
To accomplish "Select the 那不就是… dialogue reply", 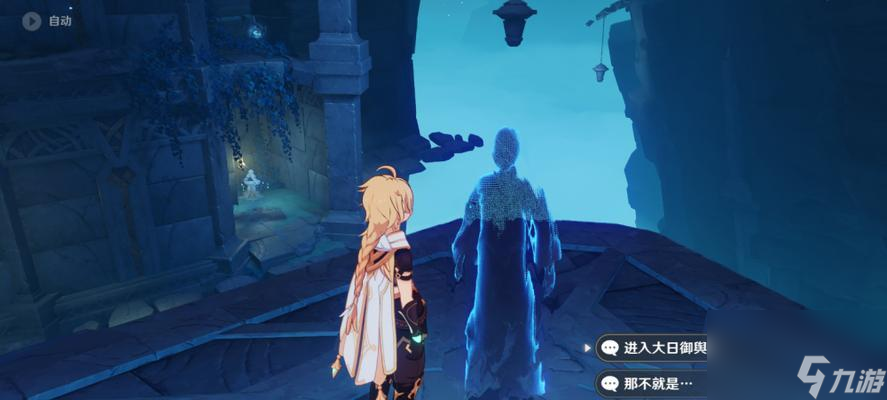I will click(650, 382).
